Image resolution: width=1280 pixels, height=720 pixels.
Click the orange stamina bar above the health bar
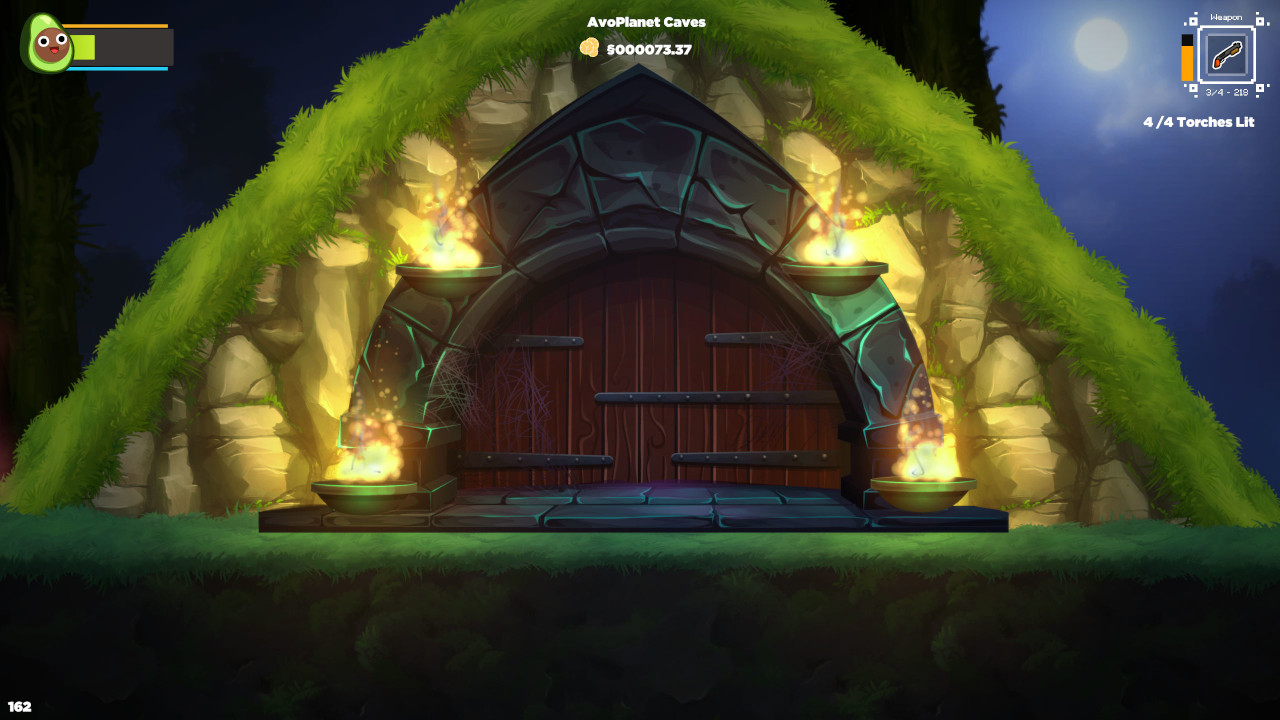tap(115, 25)
